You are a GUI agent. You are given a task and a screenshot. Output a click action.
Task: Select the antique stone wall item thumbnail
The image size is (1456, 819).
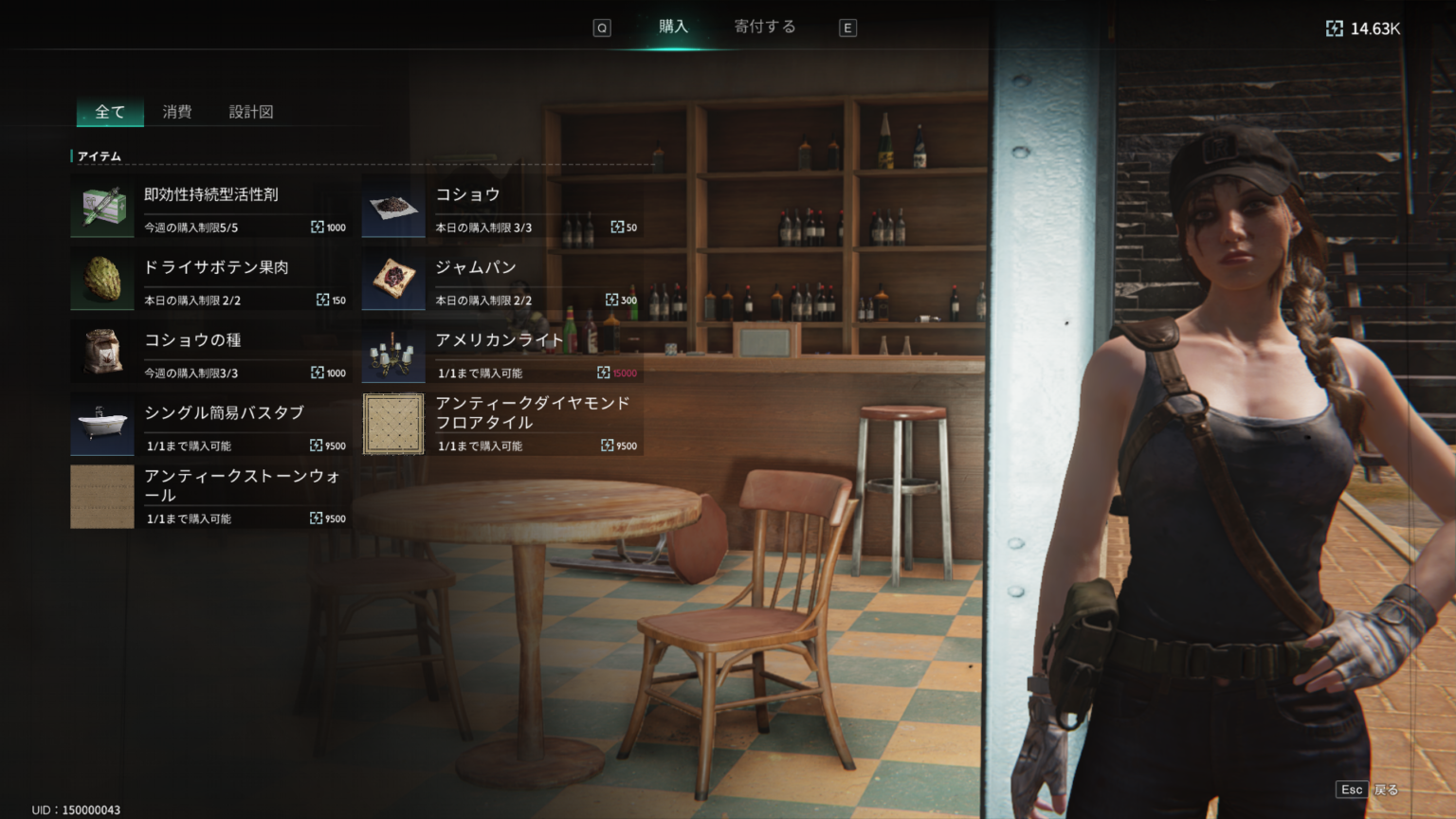101,496
